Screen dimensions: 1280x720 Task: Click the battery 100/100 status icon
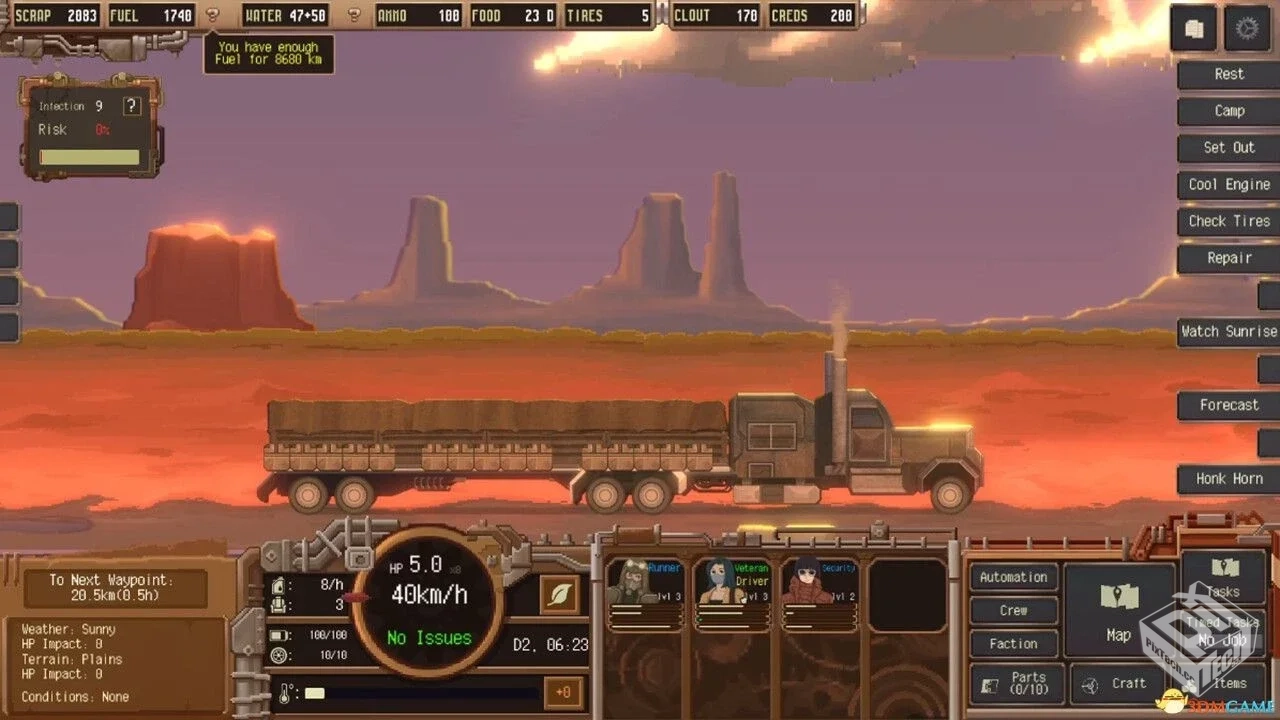(x=277, y=634)
